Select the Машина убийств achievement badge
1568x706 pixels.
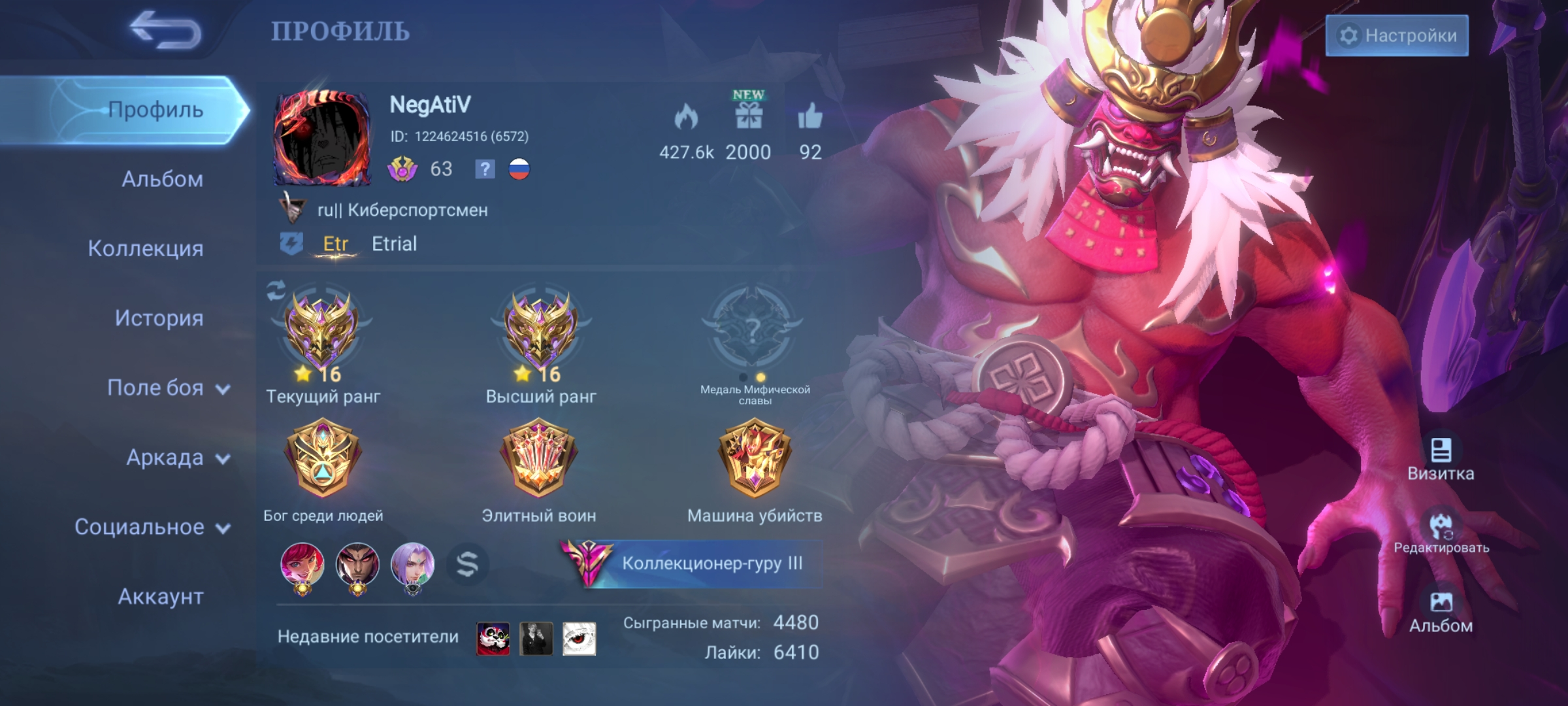(755, 458)
